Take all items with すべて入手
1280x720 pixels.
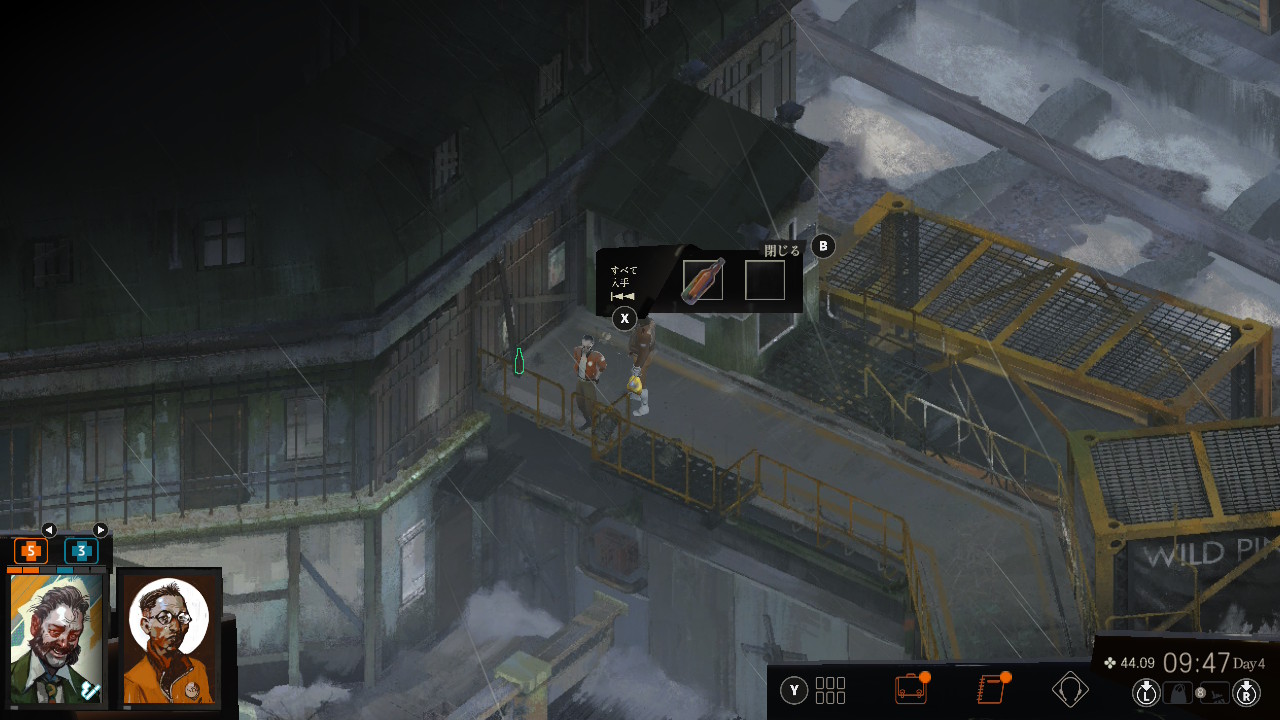point(624,318)
